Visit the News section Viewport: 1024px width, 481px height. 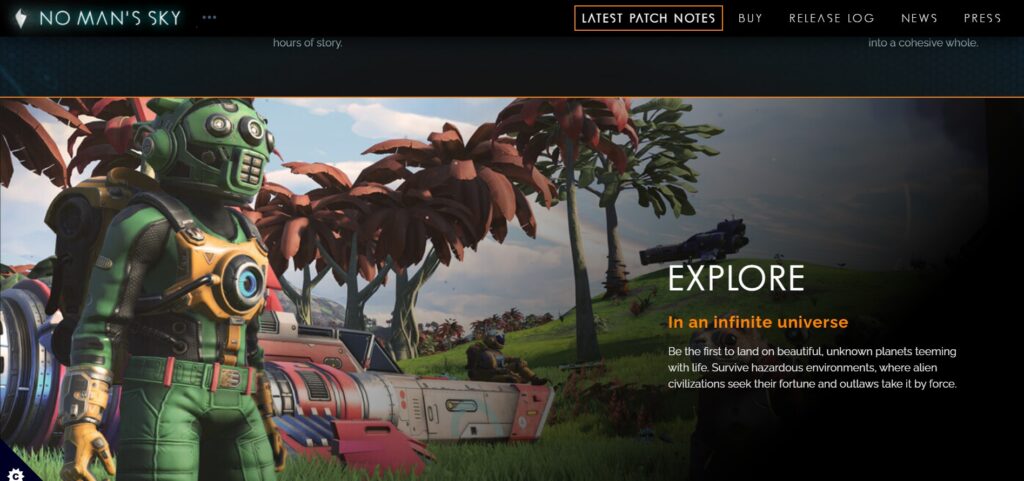(x=919, y=18)
